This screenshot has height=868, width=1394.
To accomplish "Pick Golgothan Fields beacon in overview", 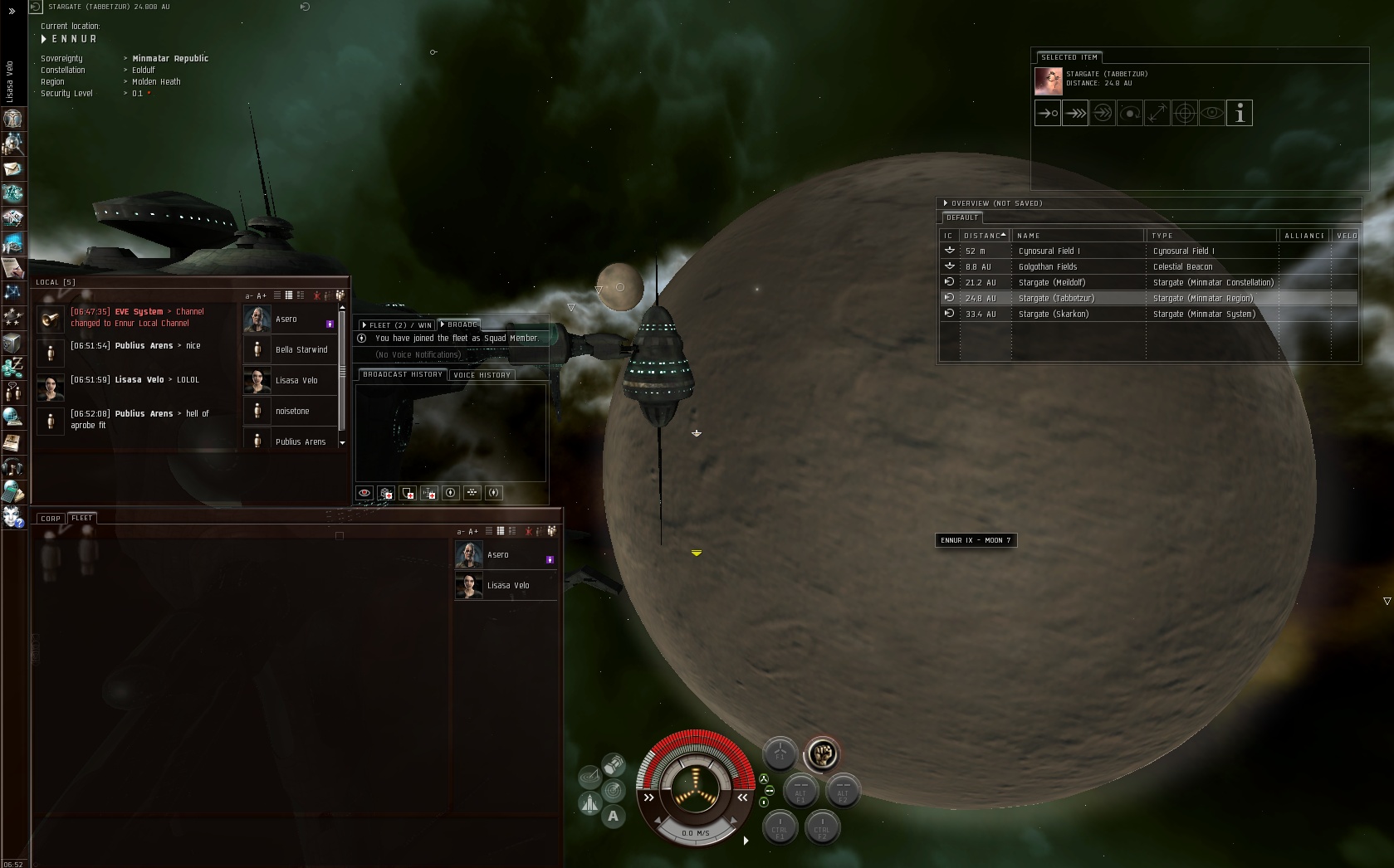I will [x=1047, y=266].
